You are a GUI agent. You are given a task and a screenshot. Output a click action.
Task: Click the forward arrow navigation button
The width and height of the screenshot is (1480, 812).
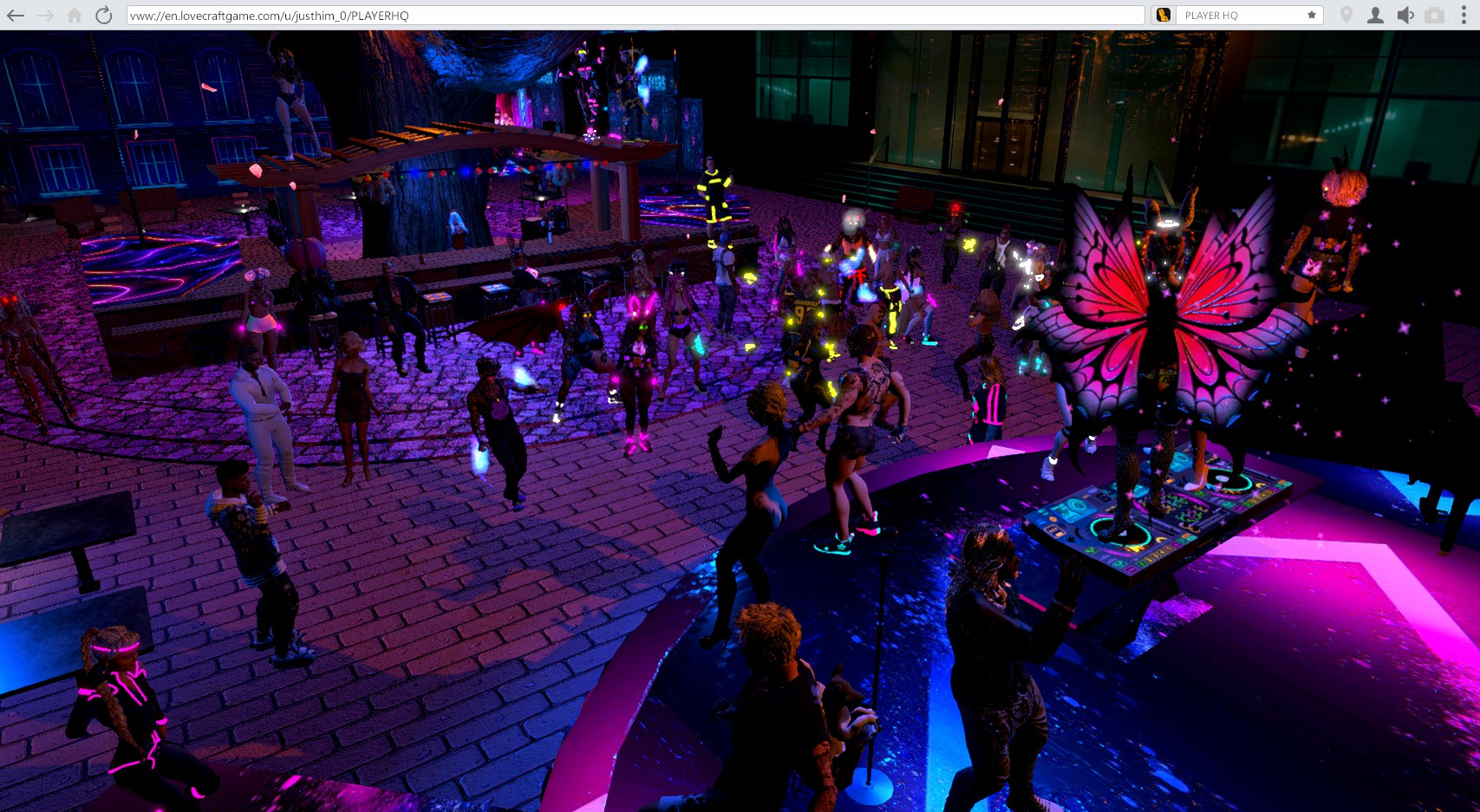45,16
